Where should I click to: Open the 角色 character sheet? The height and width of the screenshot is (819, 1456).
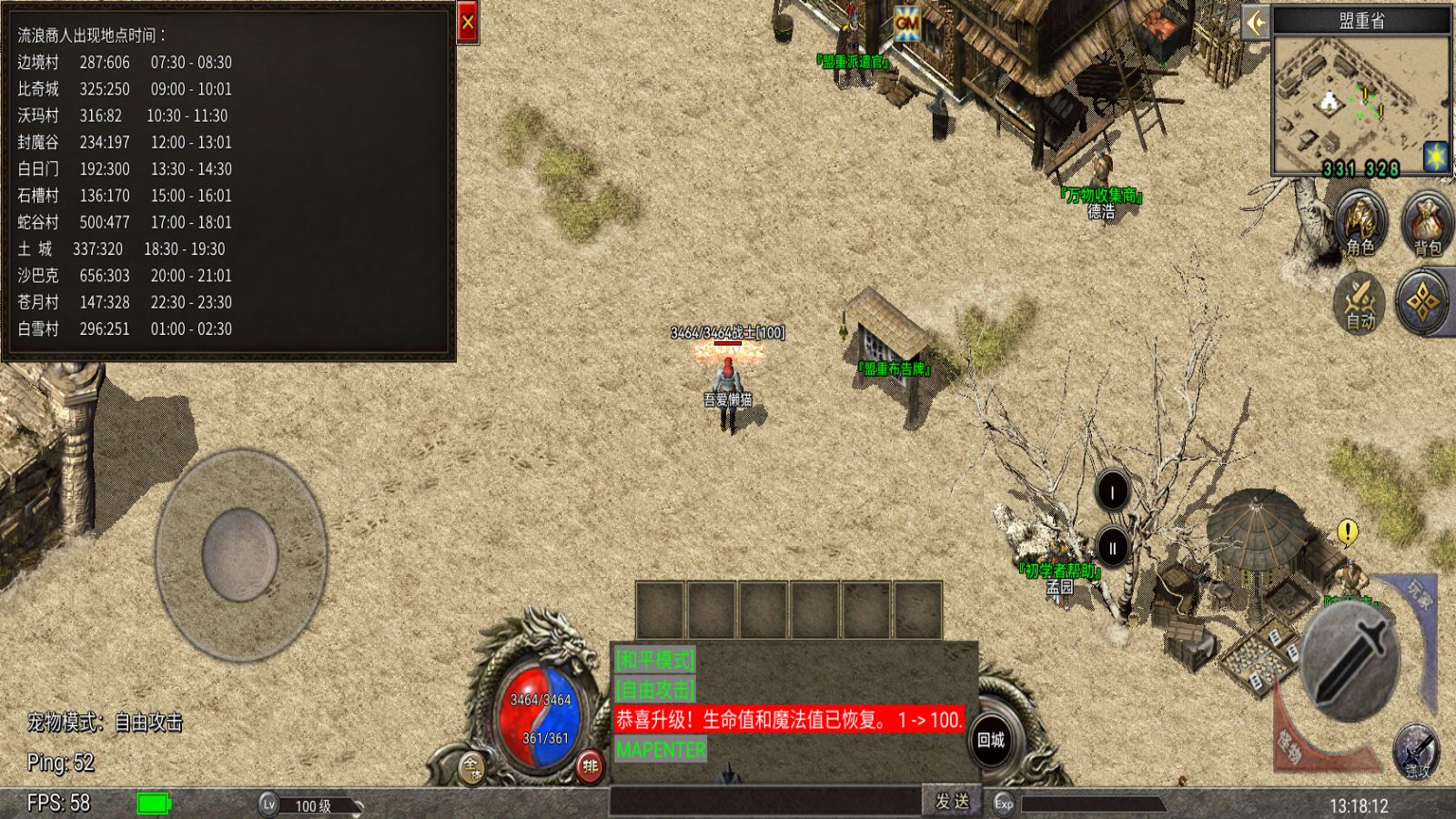(1360, 223)
